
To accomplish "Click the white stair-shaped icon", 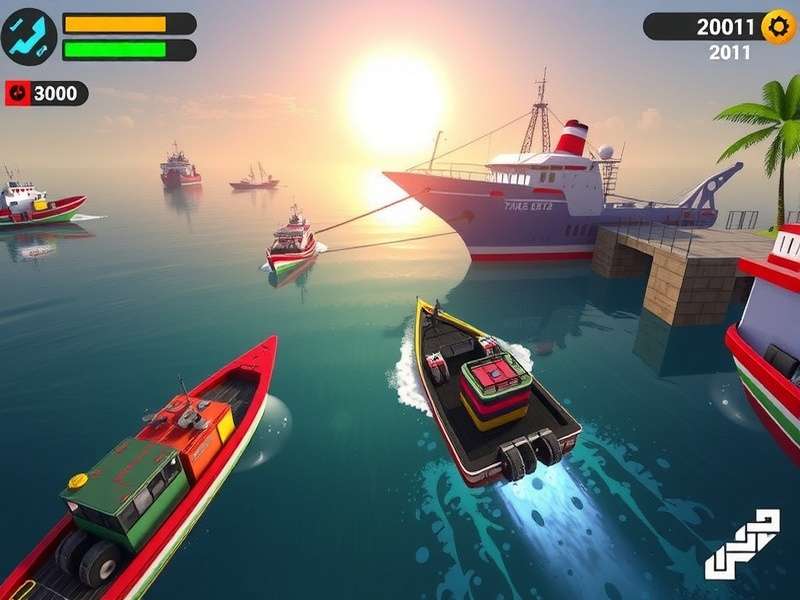I will click(x=742, y=544).
